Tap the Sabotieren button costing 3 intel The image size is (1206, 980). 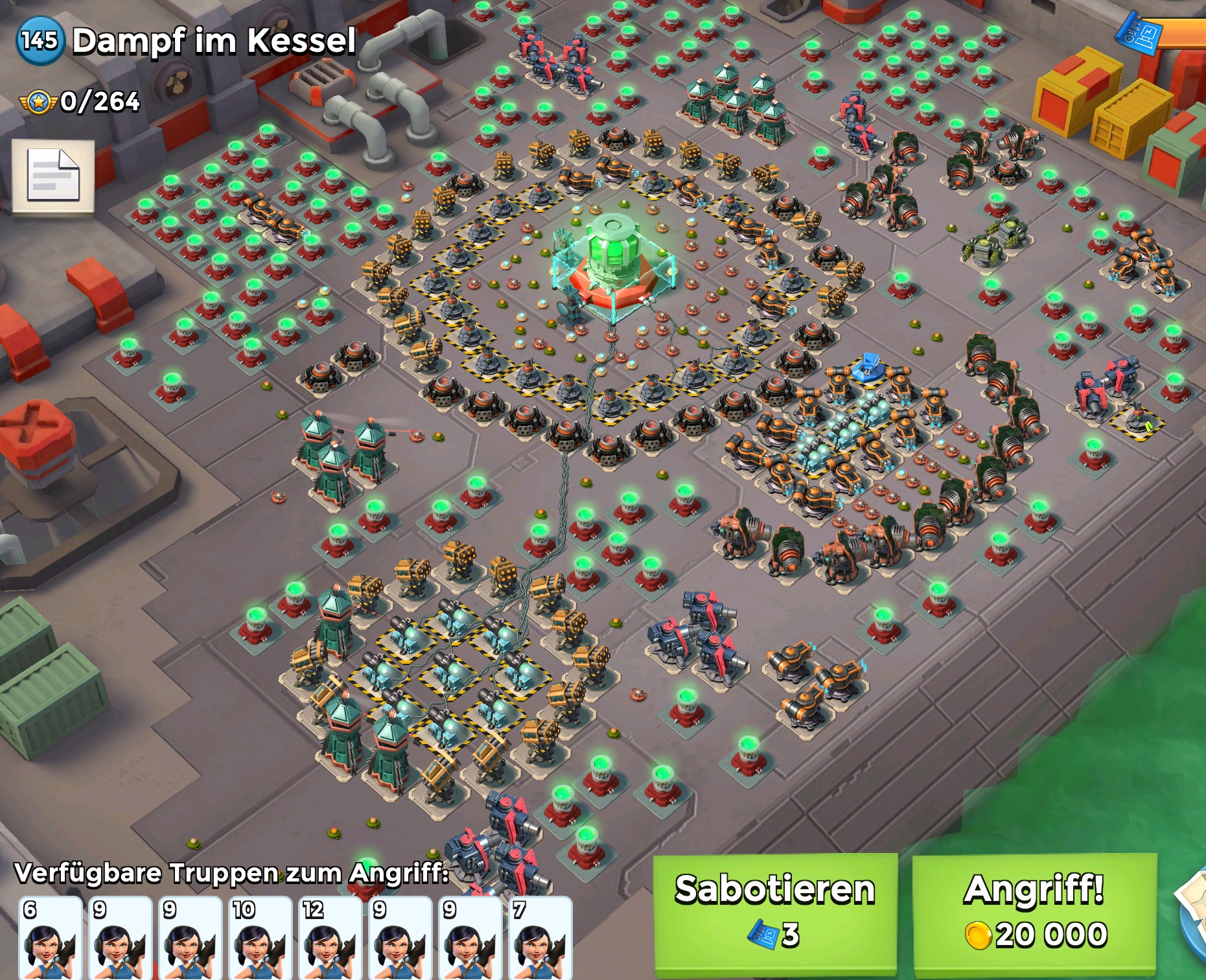775,913
